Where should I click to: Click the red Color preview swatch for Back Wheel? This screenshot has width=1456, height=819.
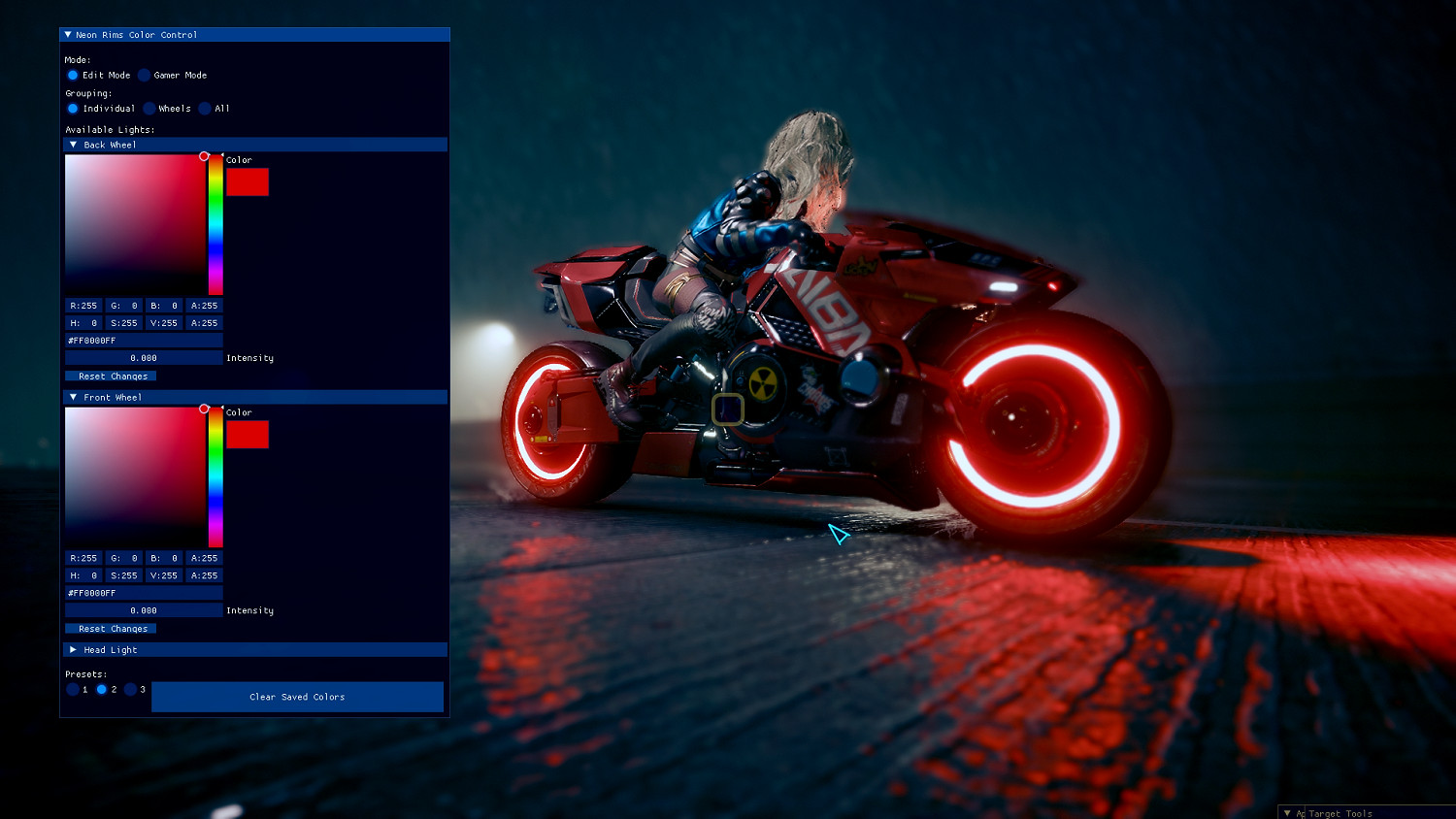pyautogui.click(x=248, y=181)
